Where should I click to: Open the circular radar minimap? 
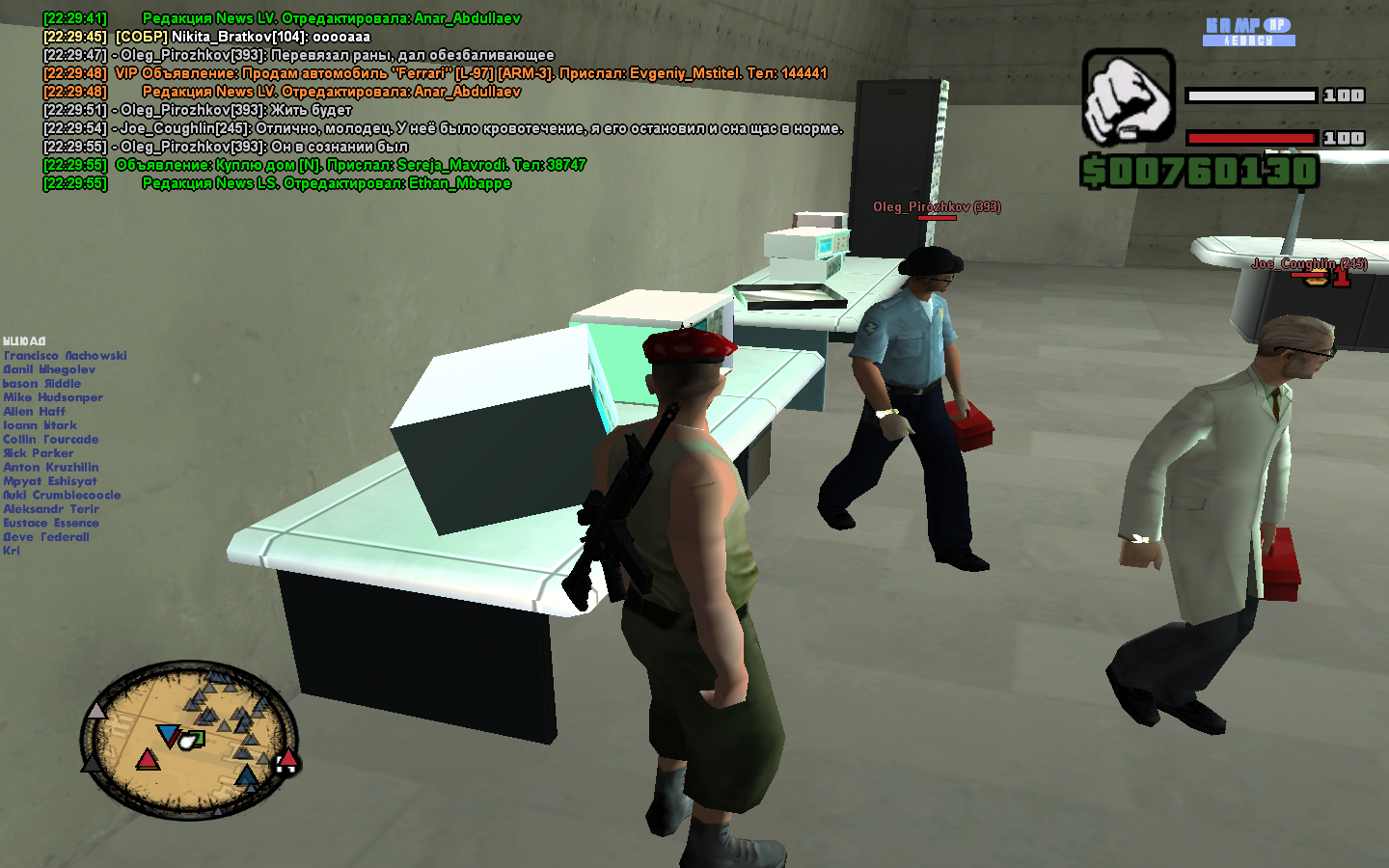tap(189, 741)
